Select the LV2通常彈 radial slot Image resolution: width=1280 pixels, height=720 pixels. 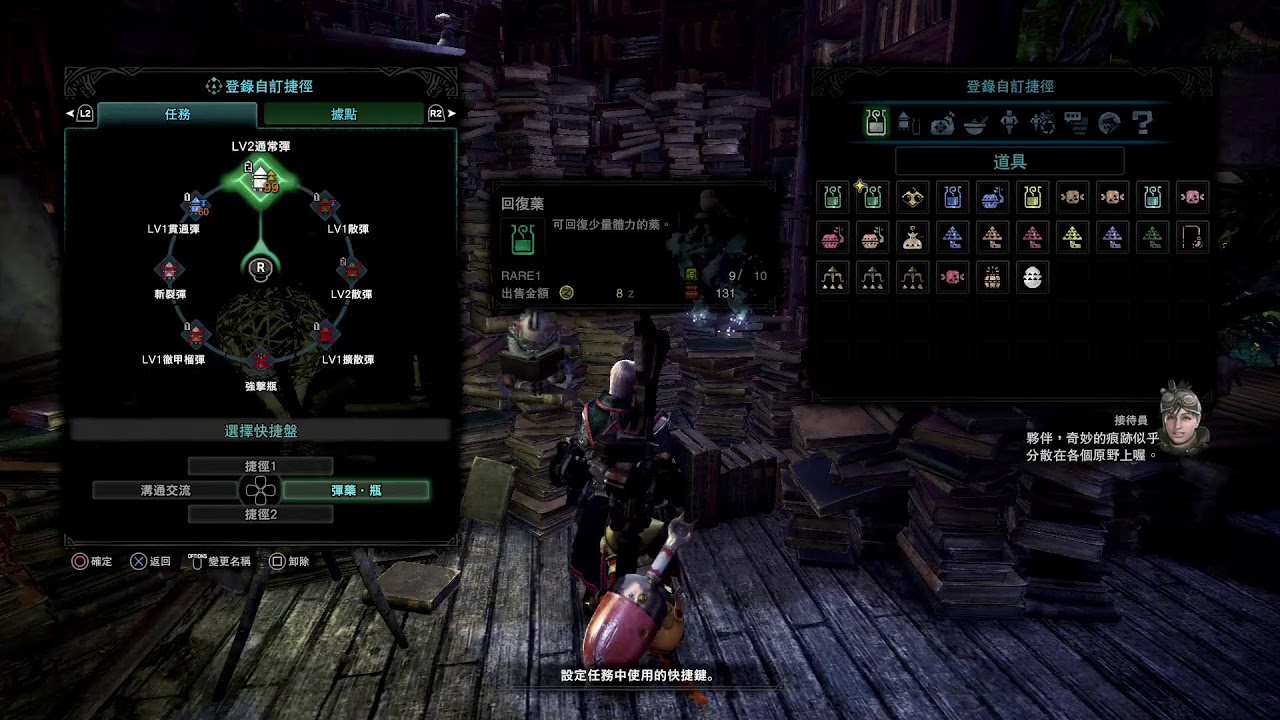(x=260, y=180)
